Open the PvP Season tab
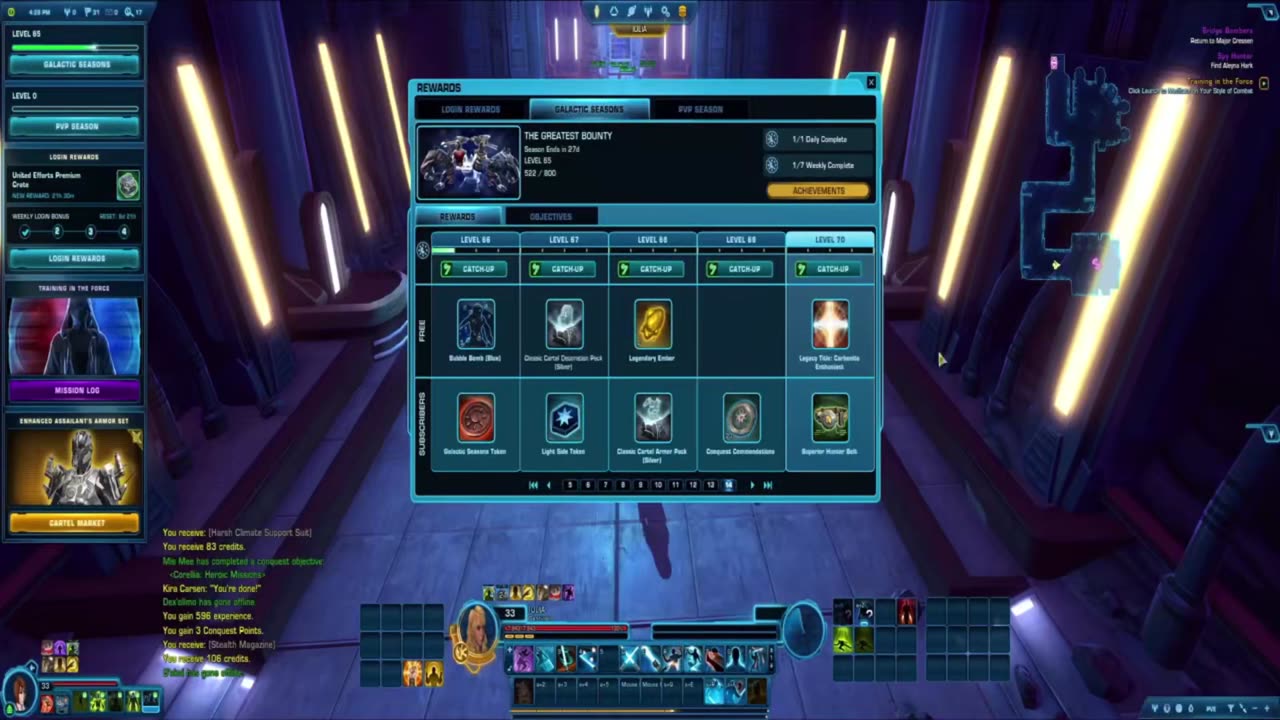 click(700, 109)
